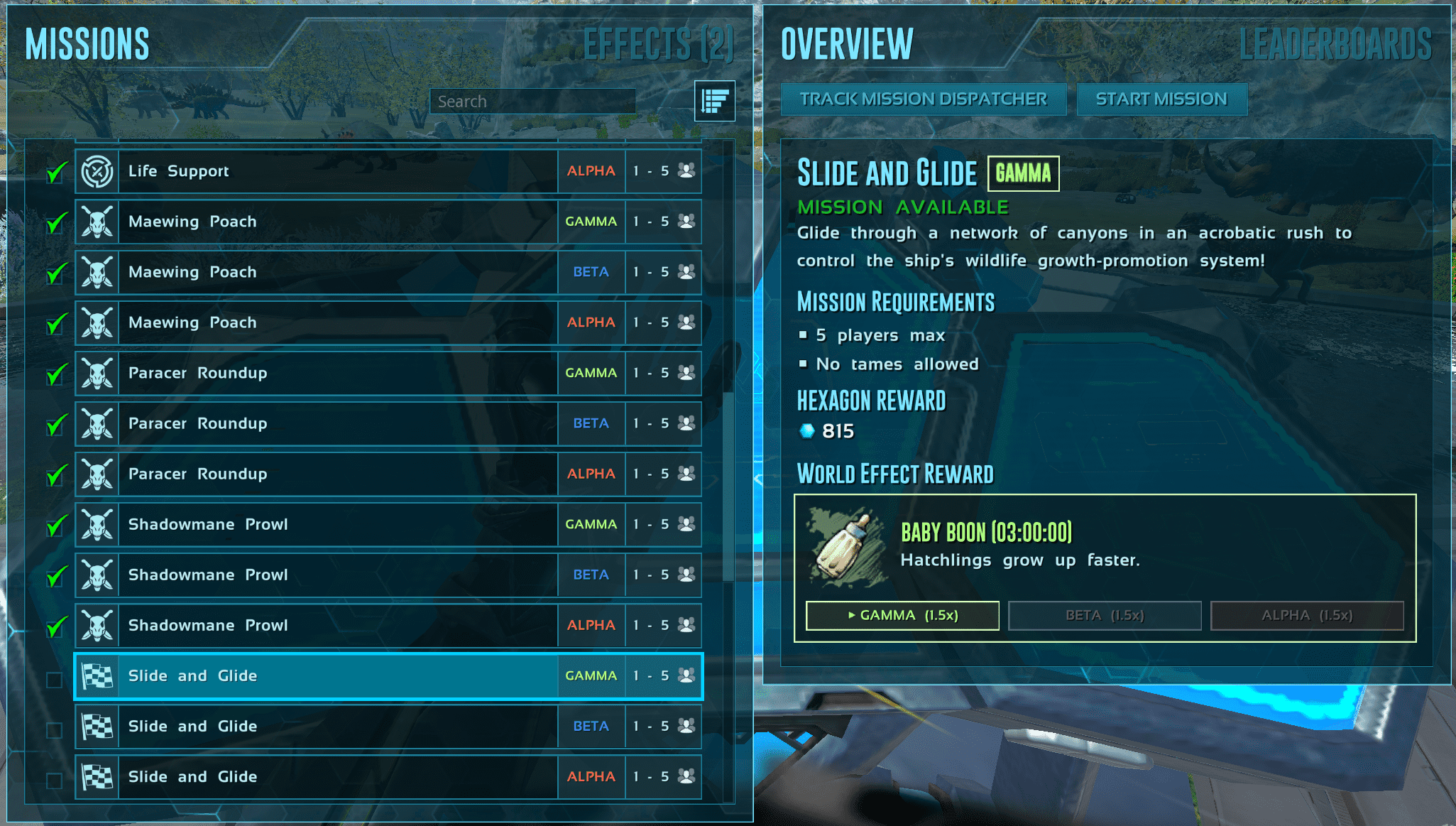Select the Life Support Alpha mission
Image resolution: width=1456 pixels, height=826 pixels.
tap(388, 171)
